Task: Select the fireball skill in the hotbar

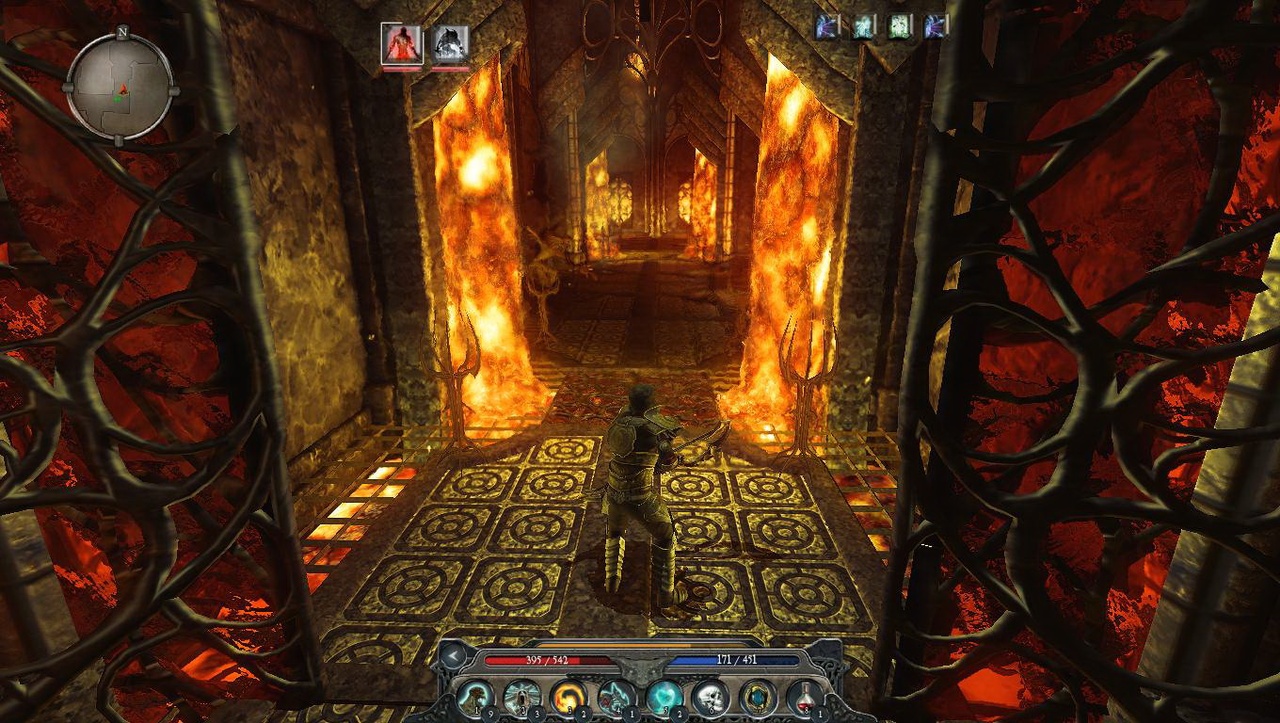Action: pyautogui.click(x=568, y=698)
